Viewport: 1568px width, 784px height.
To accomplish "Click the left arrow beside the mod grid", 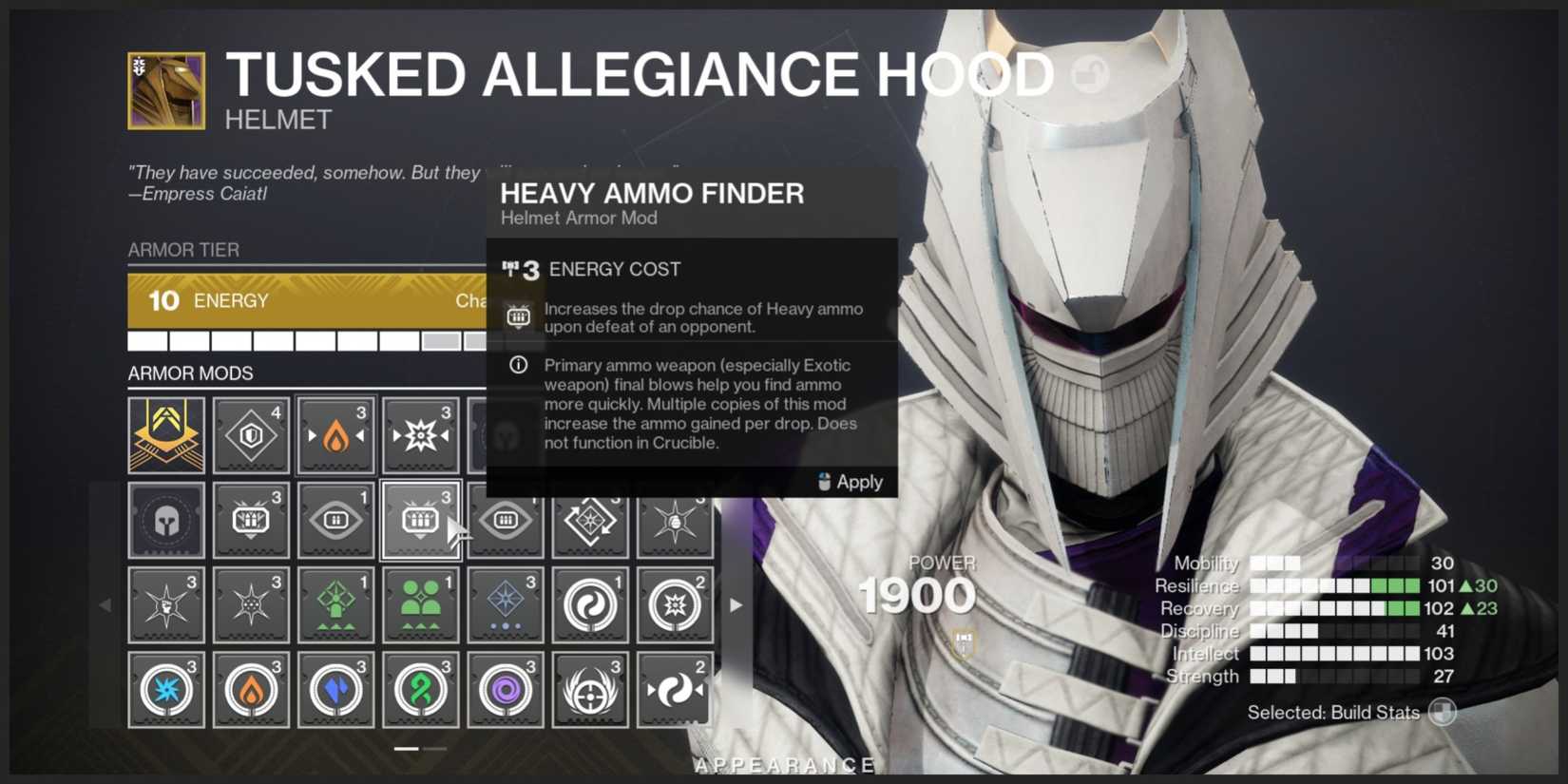I will pos(107,604).
